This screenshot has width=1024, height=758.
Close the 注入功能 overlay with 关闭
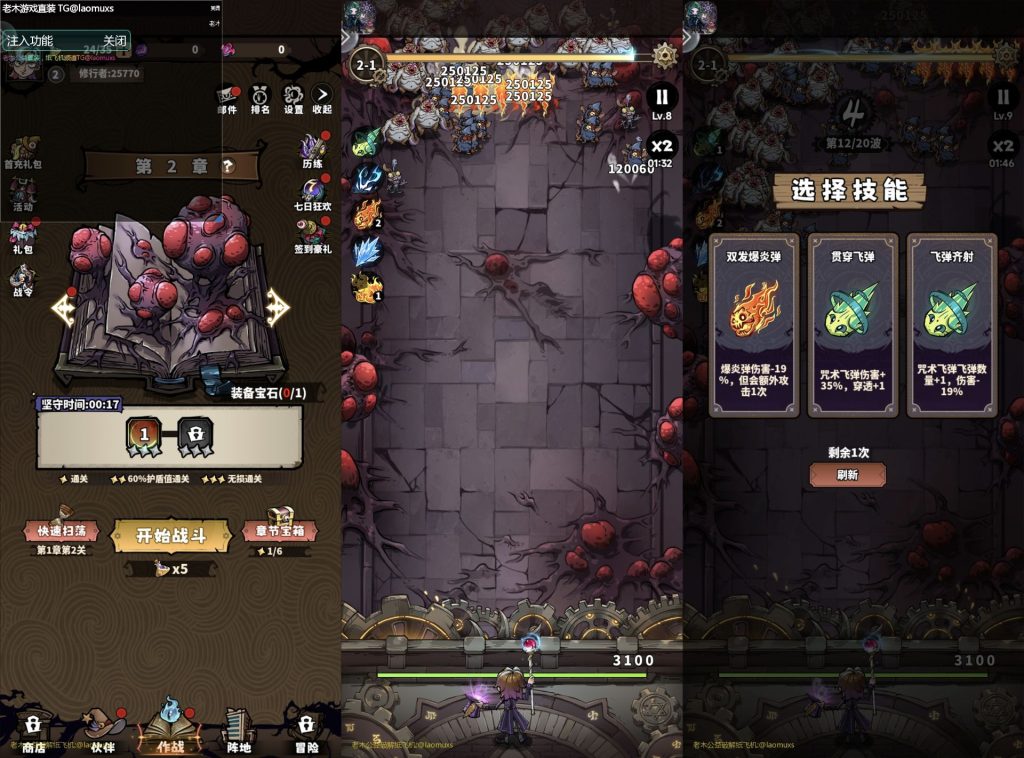tap(115, 41)
